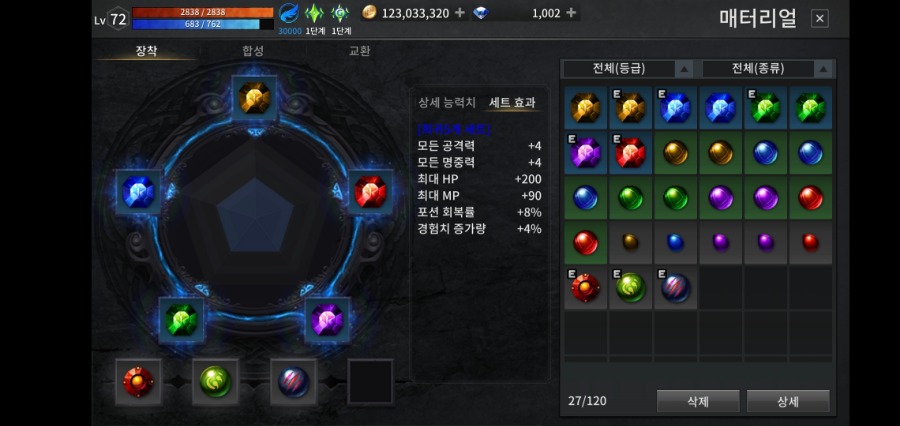Select the equipped green swirl orb slot
This screenshot has height=426, width=900.
(x=215, y=381)
